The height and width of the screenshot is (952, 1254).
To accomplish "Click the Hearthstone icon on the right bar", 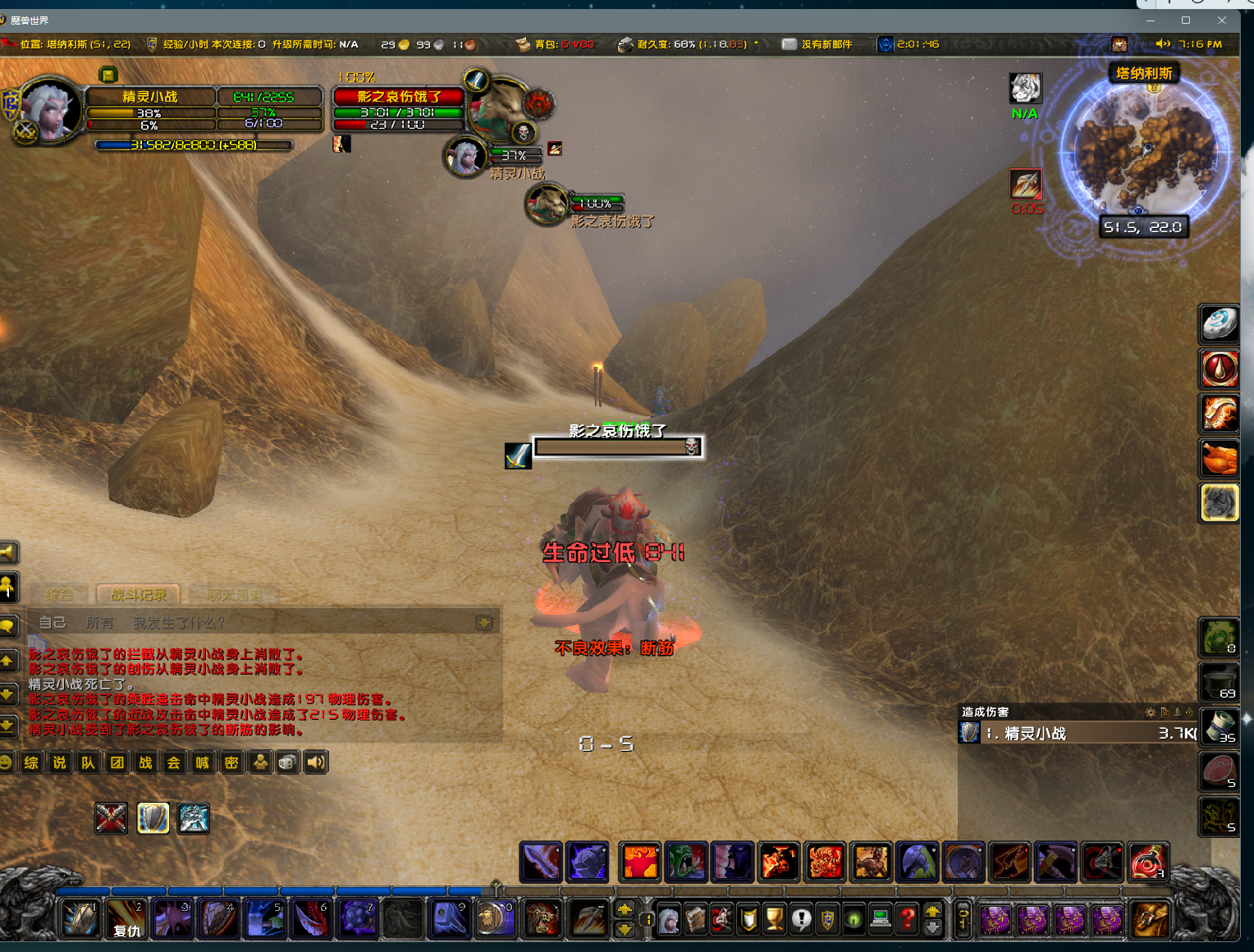I will coord(1220,324).
